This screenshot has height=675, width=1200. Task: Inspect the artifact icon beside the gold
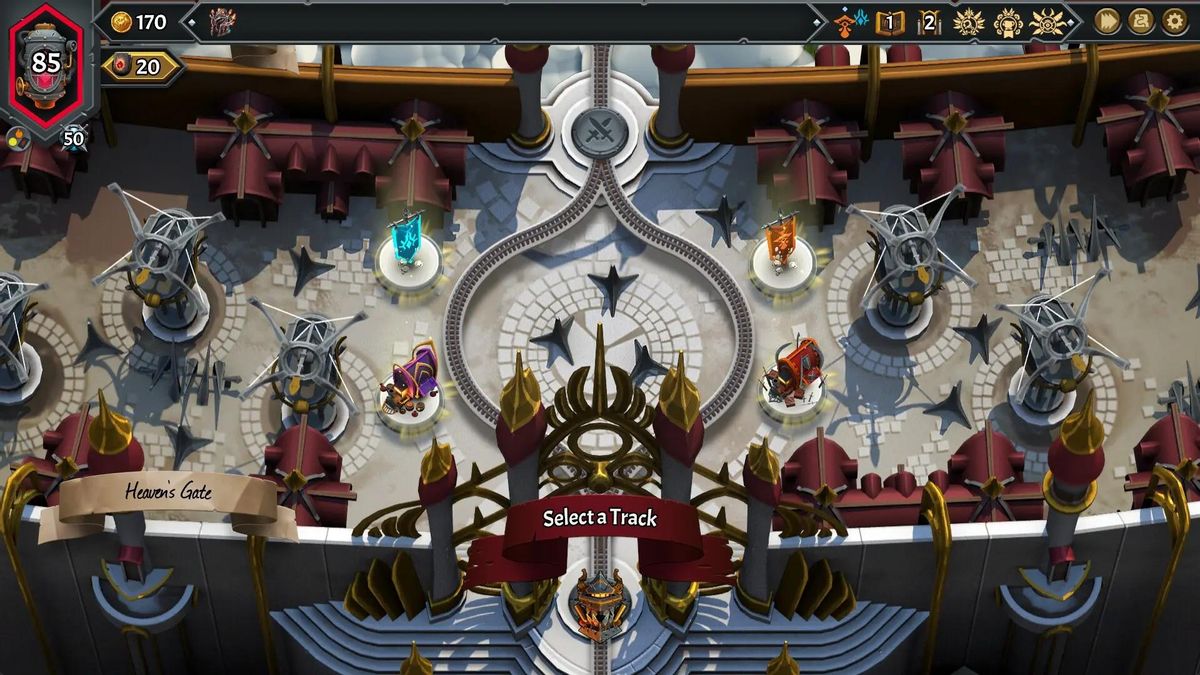(221, 22)
